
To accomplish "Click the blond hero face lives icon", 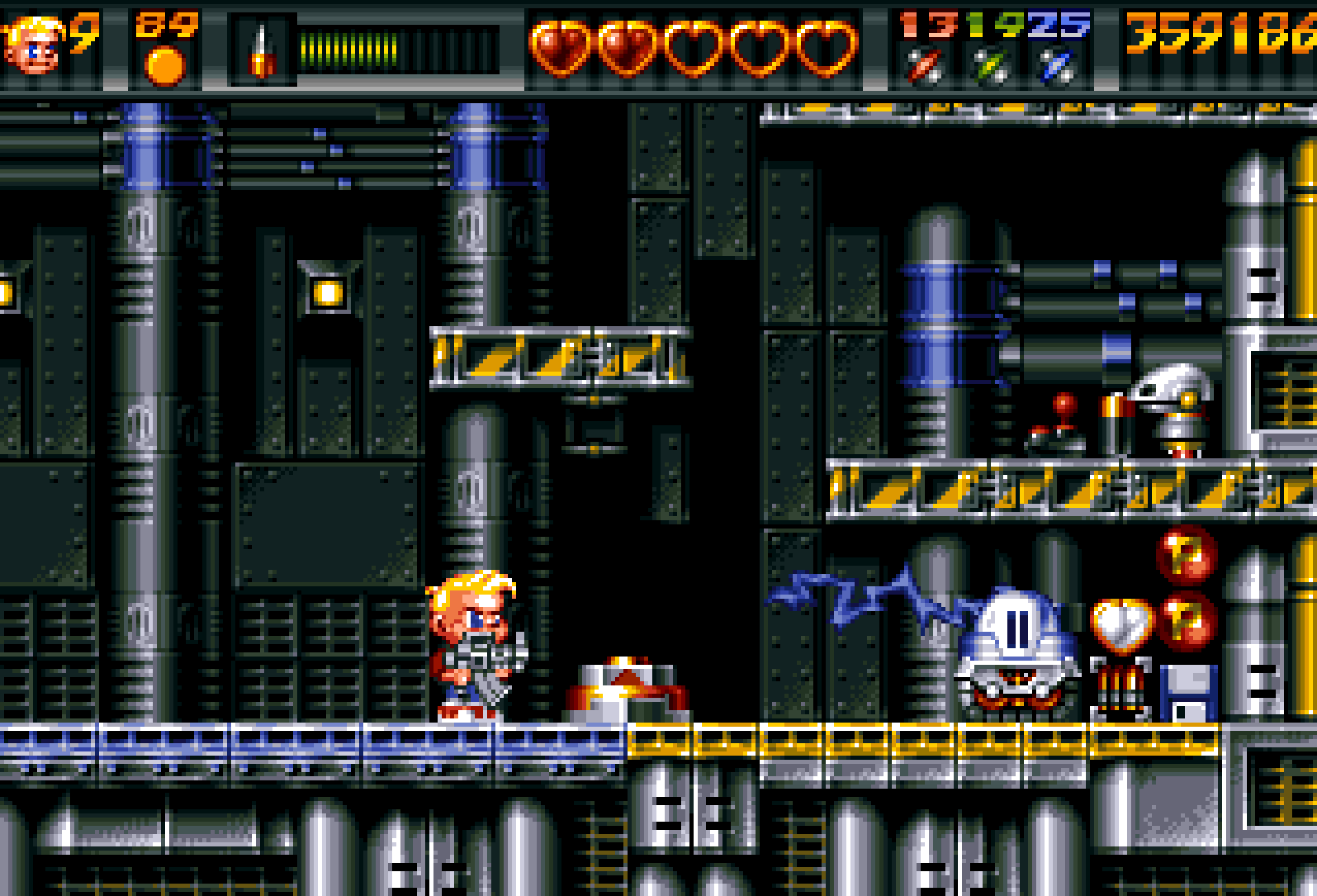I will click(x=33, y=45).
